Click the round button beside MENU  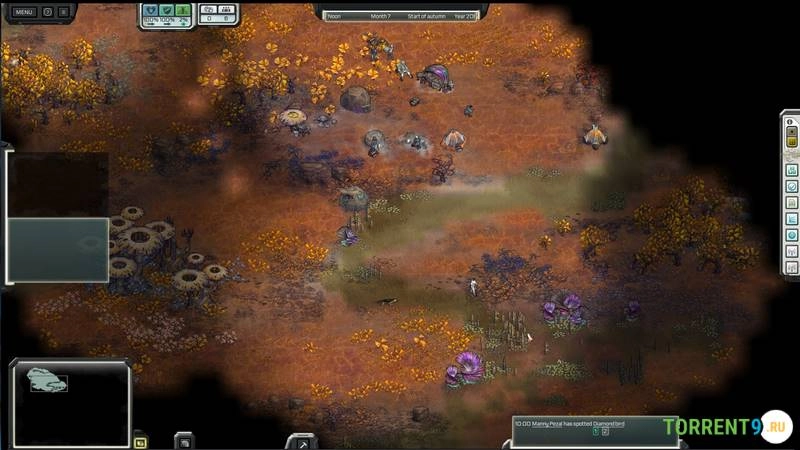48,12
